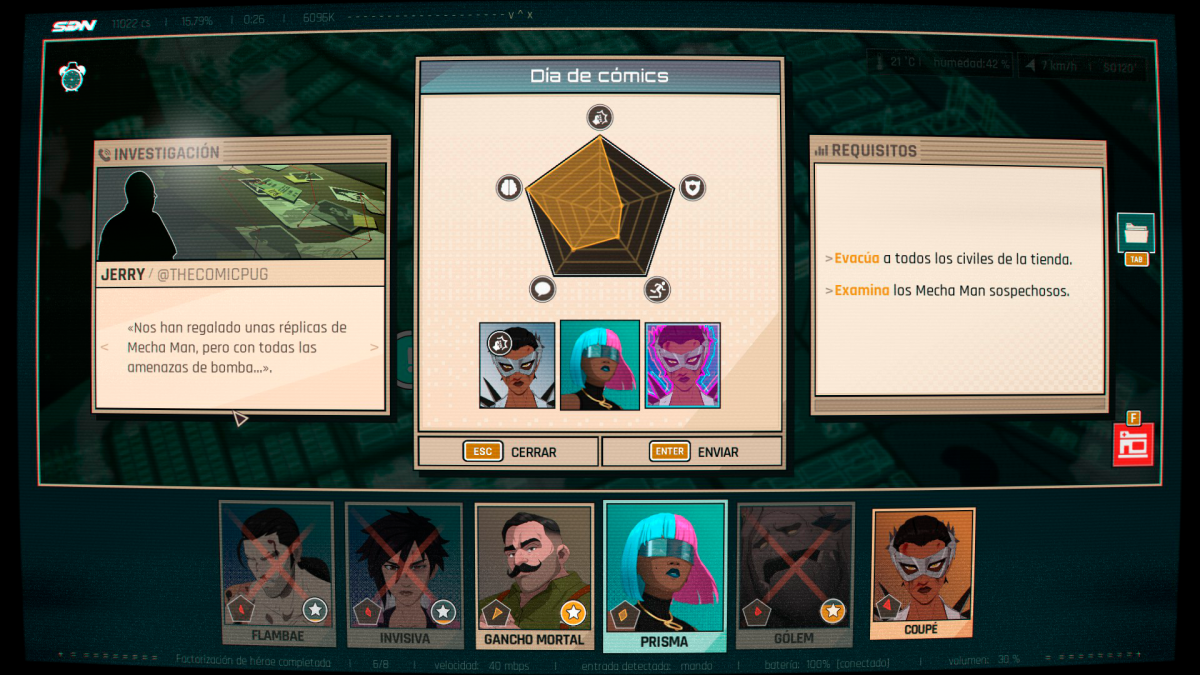The width and height of the screenshot is (1200, 675).
Task: Choose the Coupé hero card
Action: pyautogui.click(x=922, y=570)
